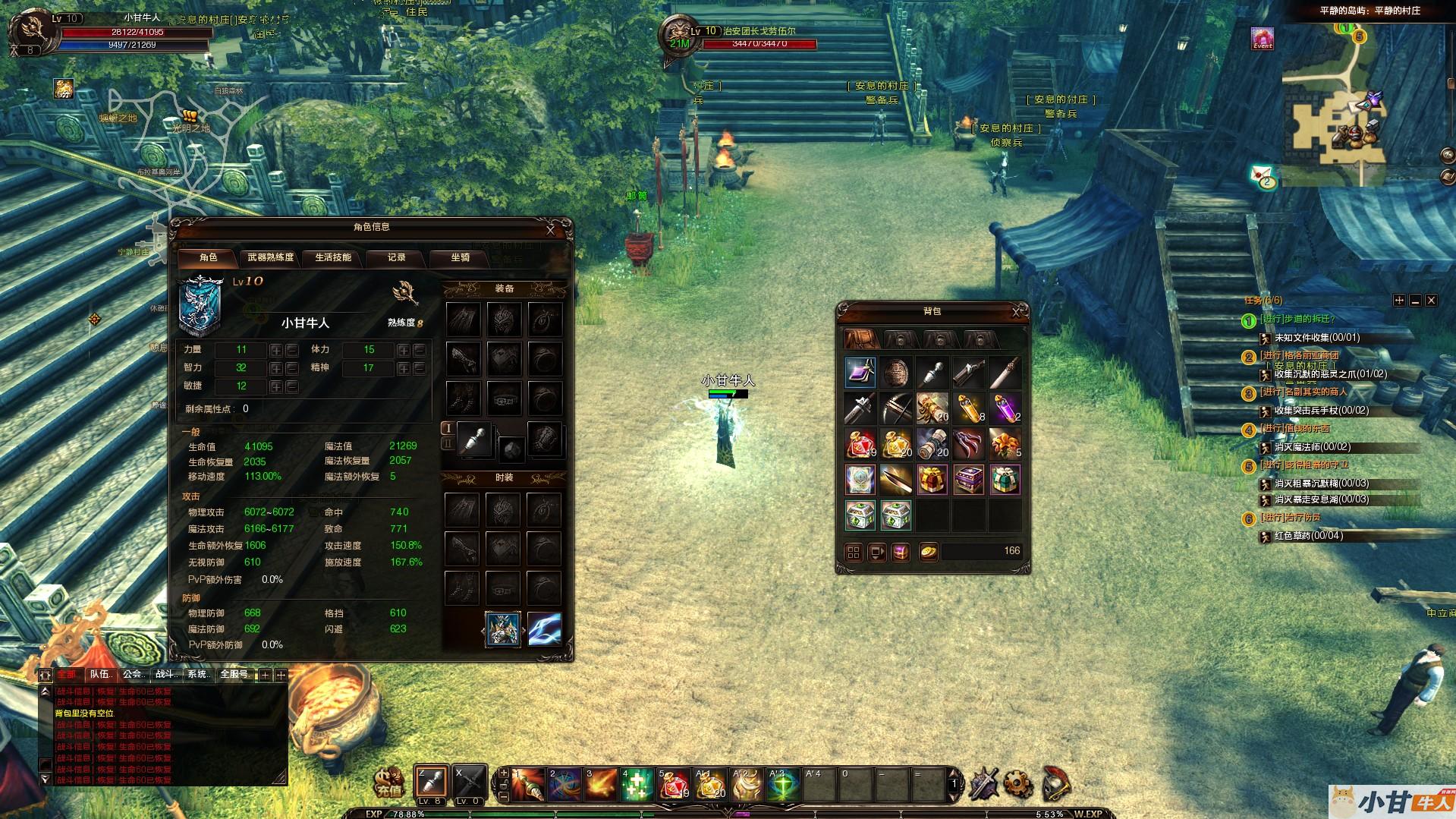Switch to the 武器熟练度 tab
The image size is (1456, 819).
pyautogui.click(x=270, y=258)
